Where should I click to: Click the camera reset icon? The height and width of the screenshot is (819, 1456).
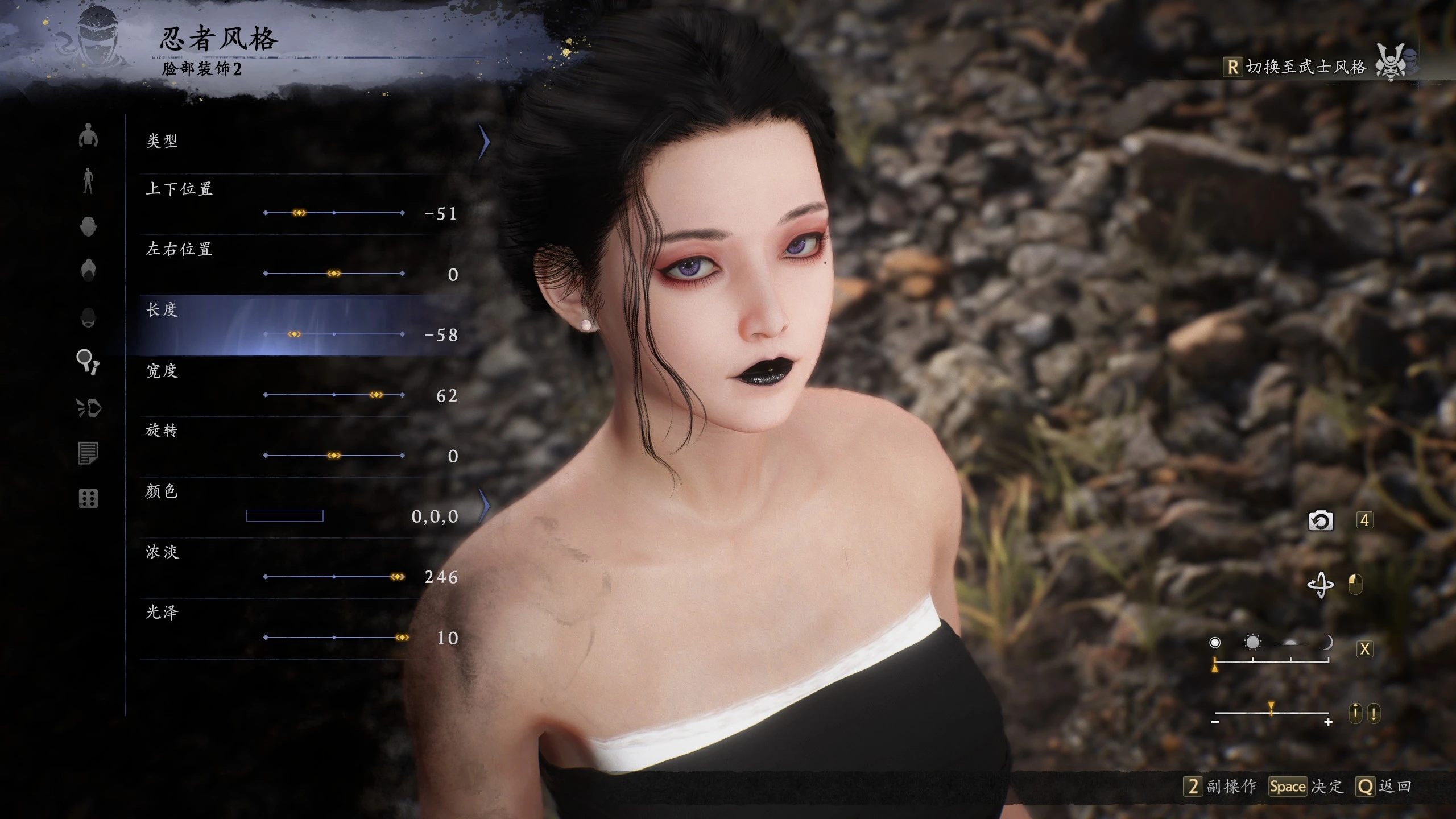point(1321,520)
